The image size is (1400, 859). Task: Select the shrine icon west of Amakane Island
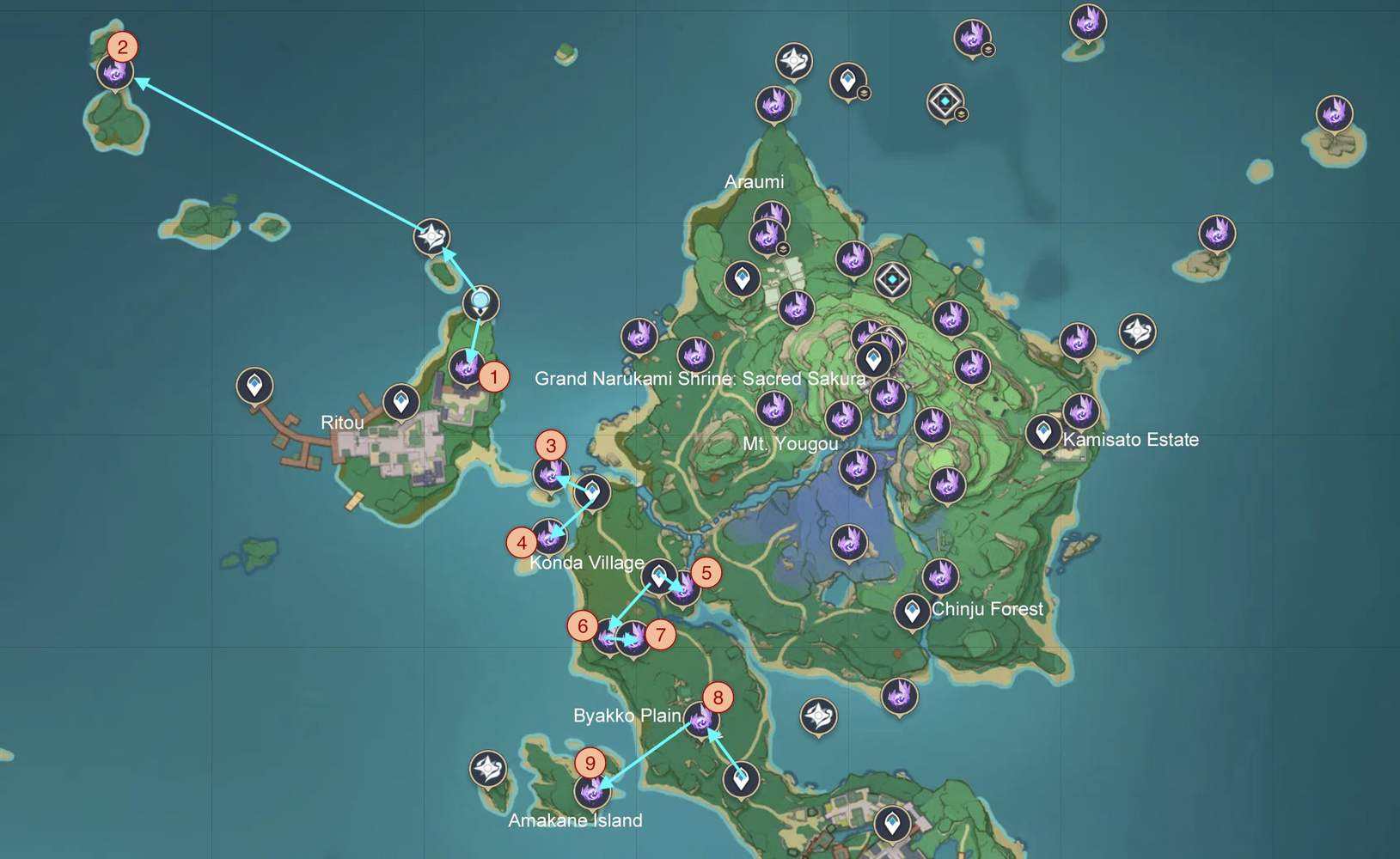[x=486, y=768]
